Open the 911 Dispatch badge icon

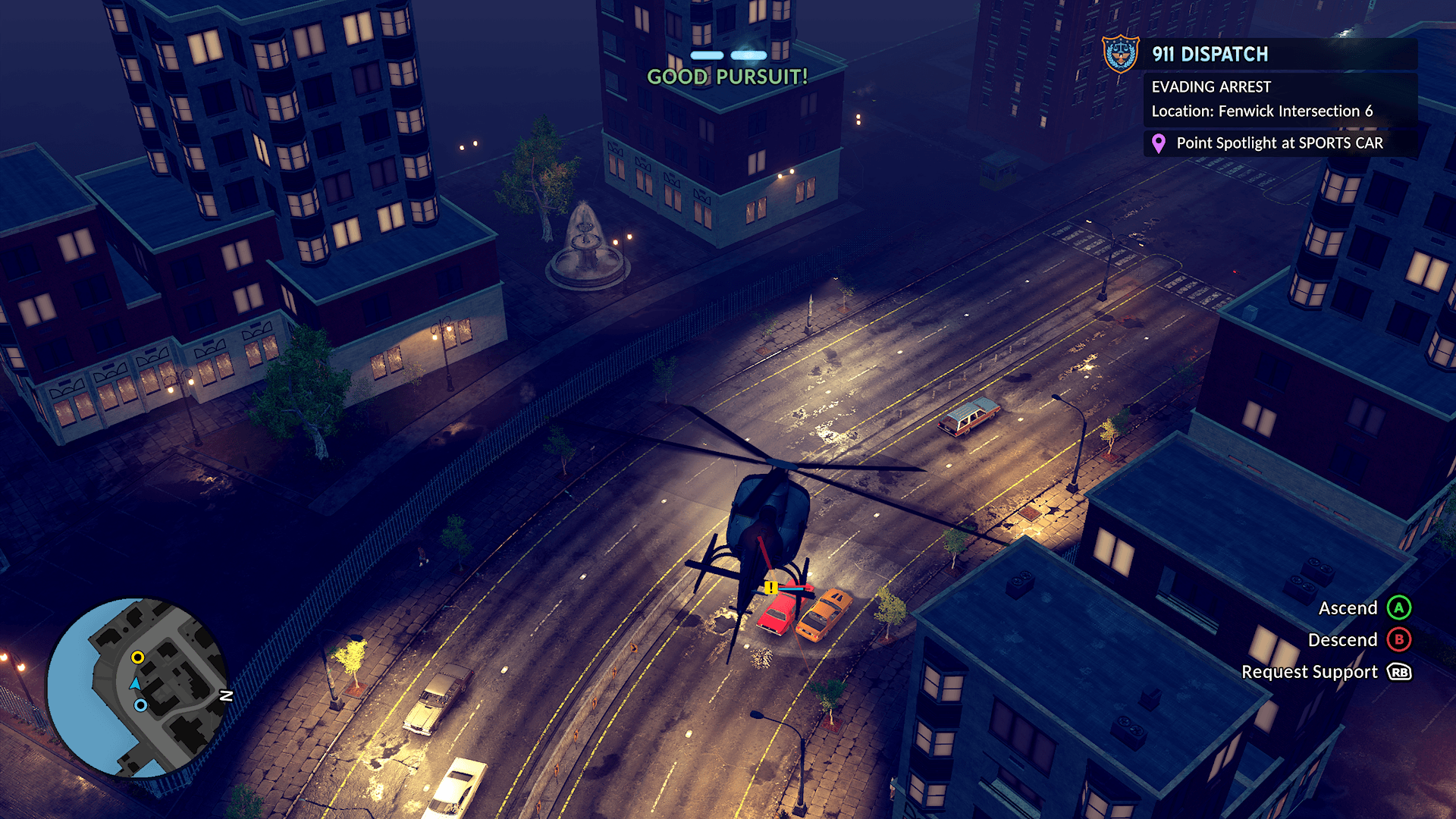pos(1120,54)
